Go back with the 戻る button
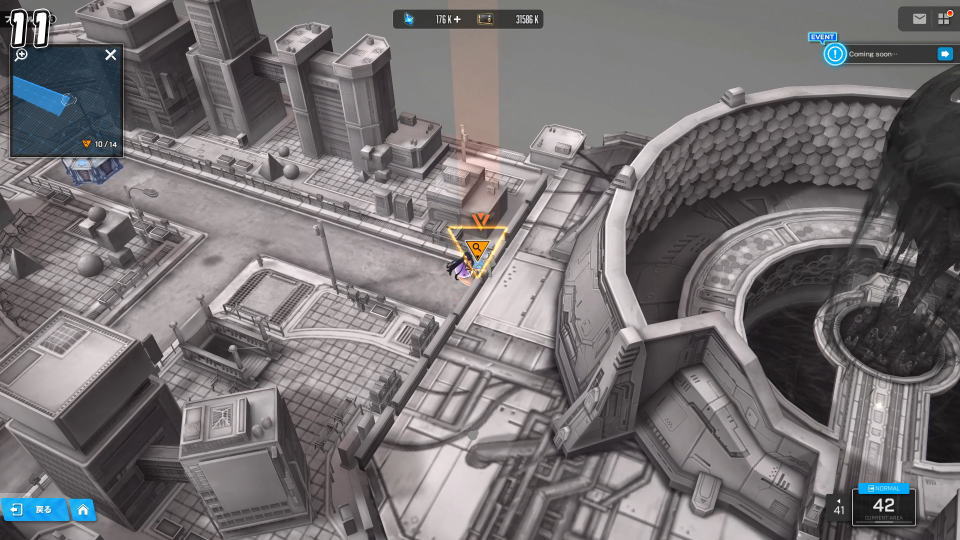The width and height of the screenshot is (960, 540). coord(33,510)
